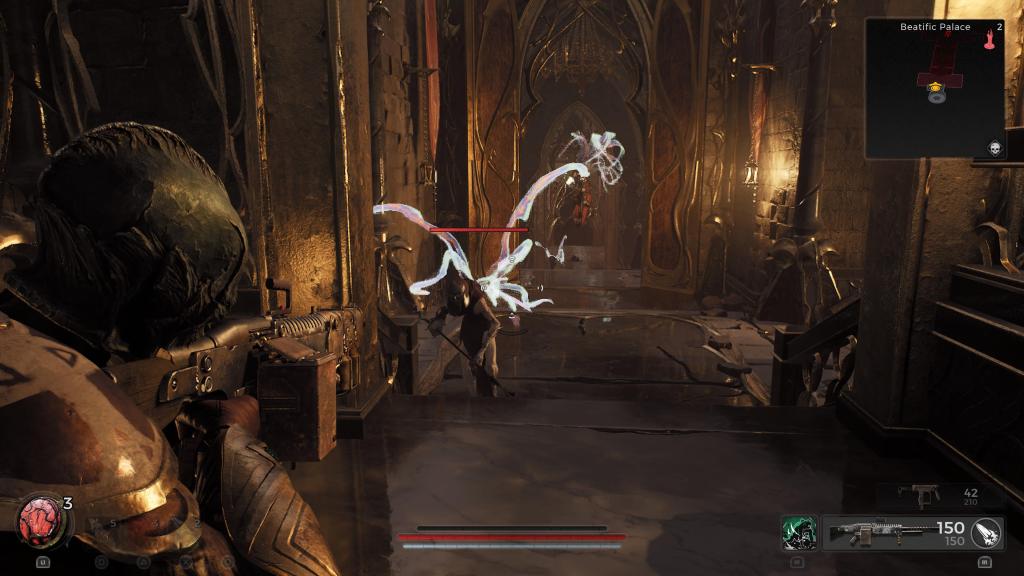The image size is (1024, 576).
Task: Click the skull icon on the minimap
Action: point(995,148)
